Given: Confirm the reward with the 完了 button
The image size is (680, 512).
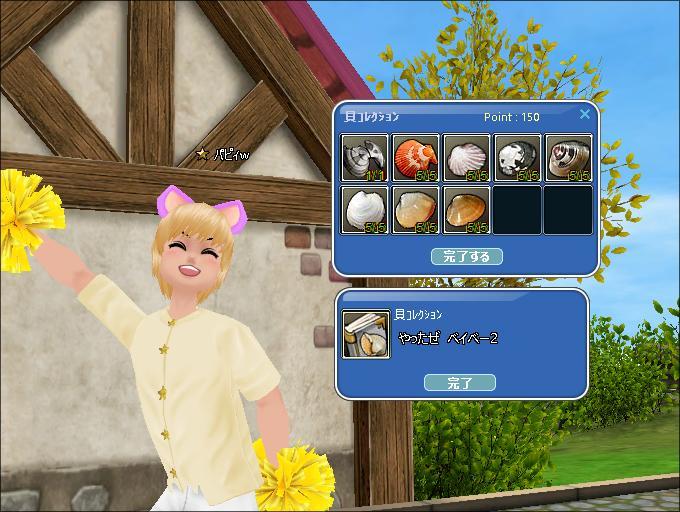Looking at the screenshot, I should pyautogui.click(x=459, y=382).
